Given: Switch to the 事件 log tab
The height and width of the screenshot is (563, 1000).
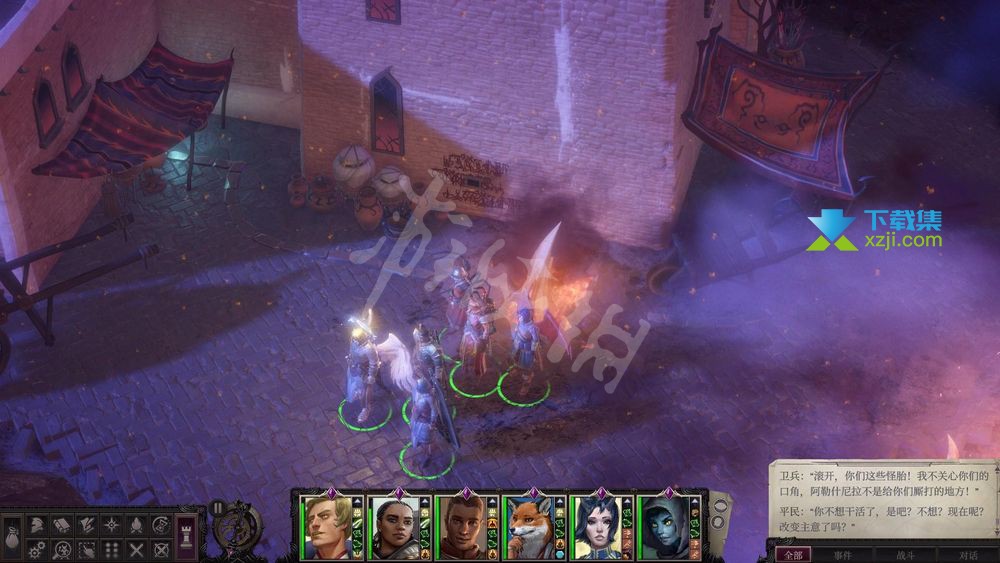Looking at the screenshot, I should [843, 555].
